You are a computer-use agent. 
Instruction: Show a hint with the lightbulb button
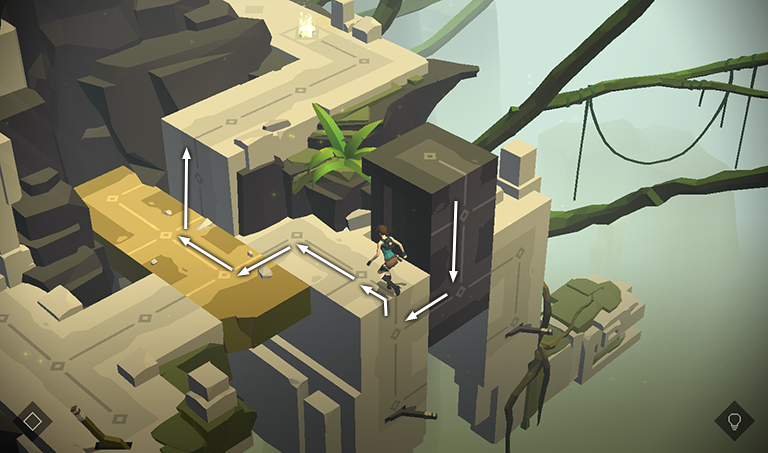coord(734,420)
